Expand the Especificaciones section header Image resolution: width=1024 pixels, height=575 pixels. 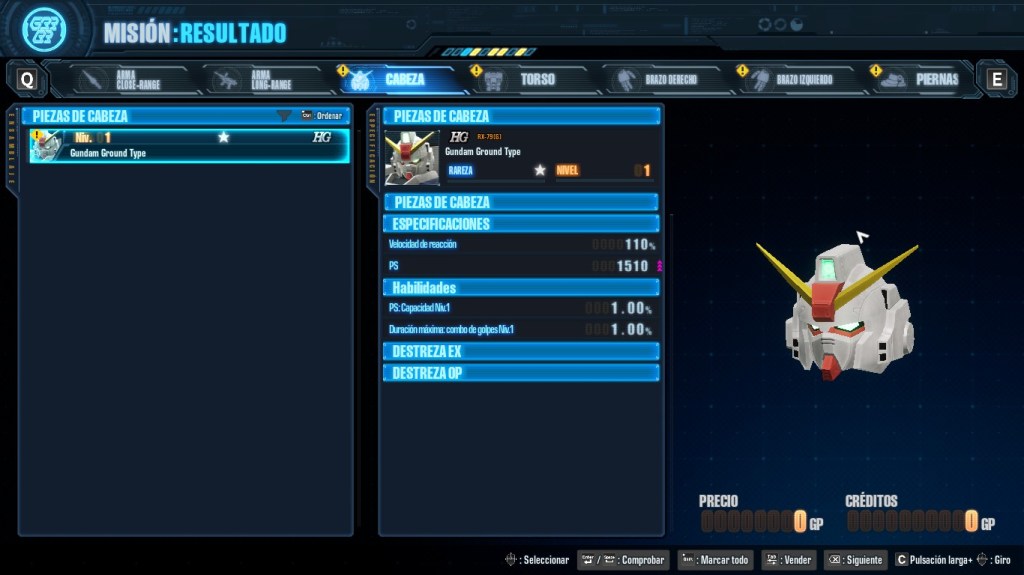point(520,224)
